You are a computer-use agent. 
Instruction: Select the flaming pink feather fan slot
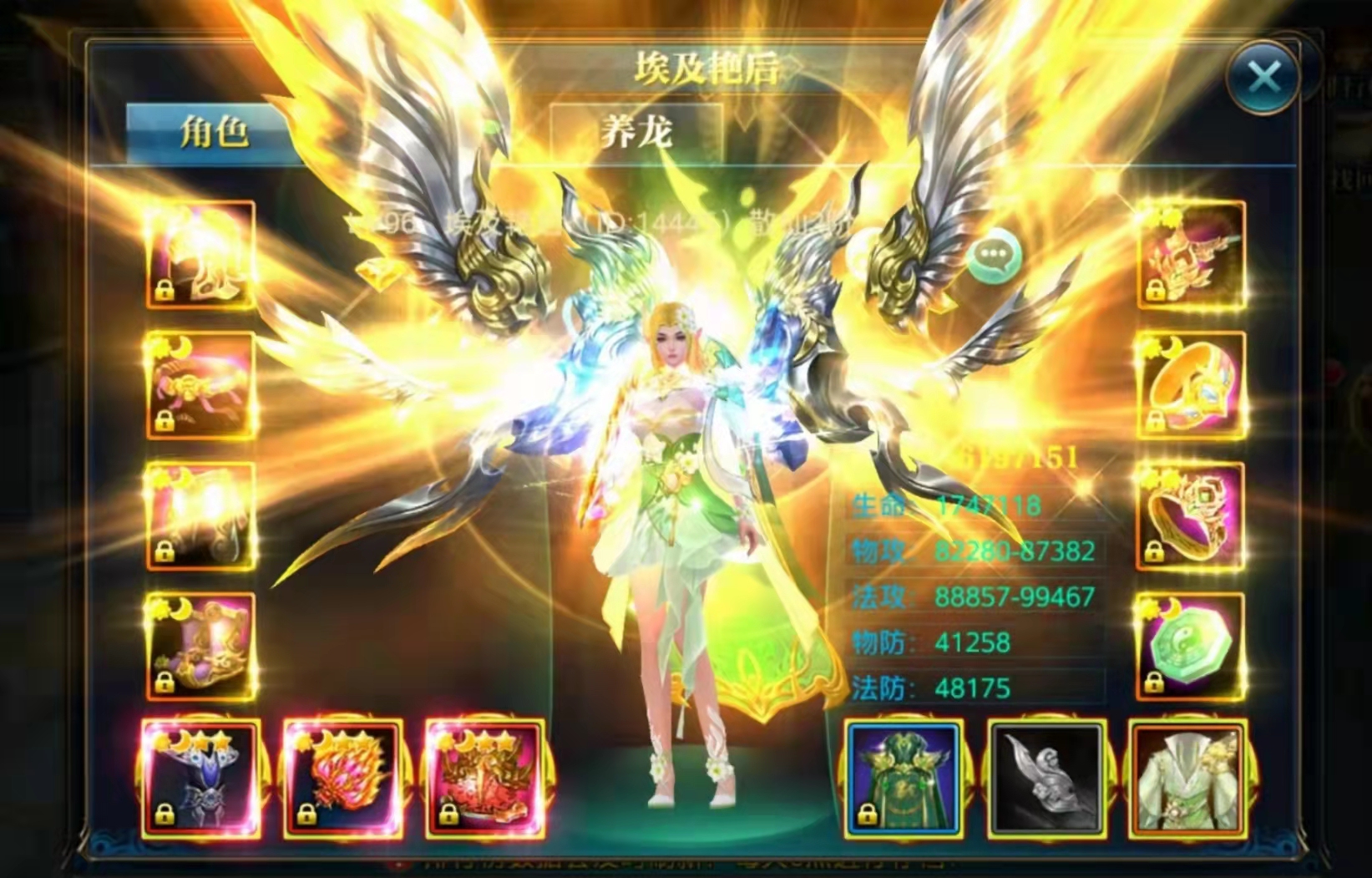pos(343,779)
